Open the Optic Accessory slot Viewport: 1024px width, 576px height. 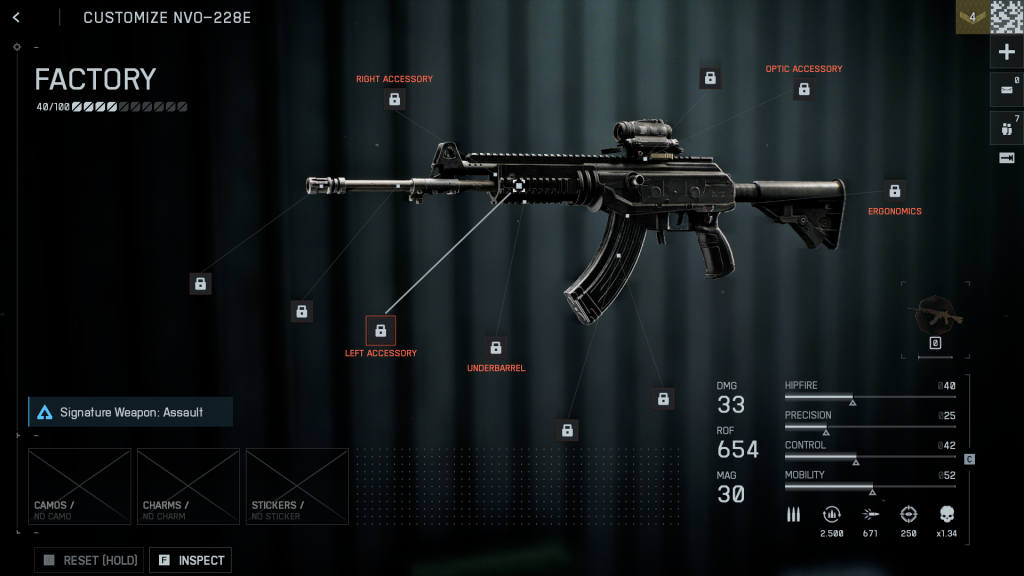click(804, 90)
